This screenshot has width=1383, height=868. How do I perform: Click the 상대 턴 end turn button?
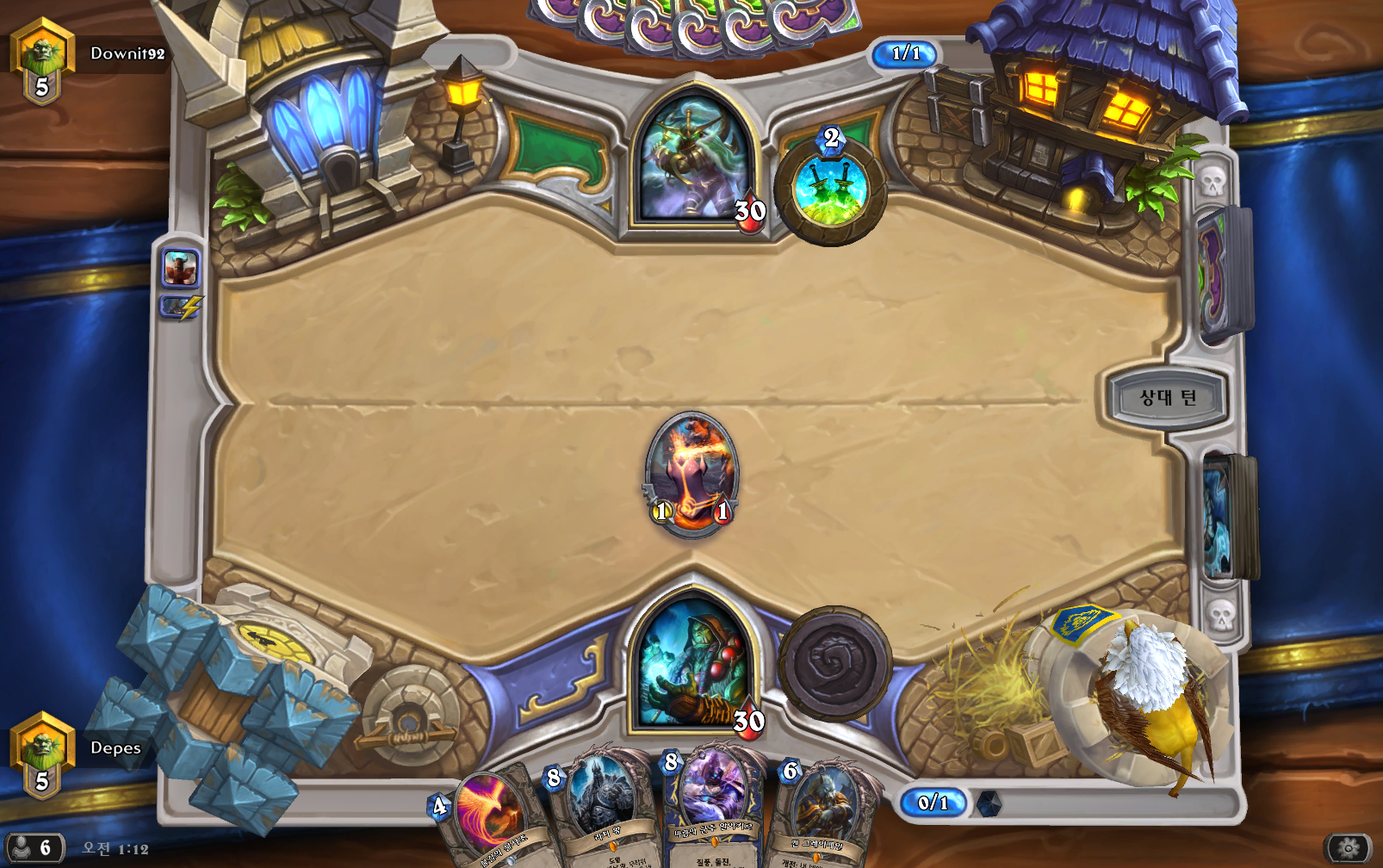pyautogui.click(x=1167, y=398)
